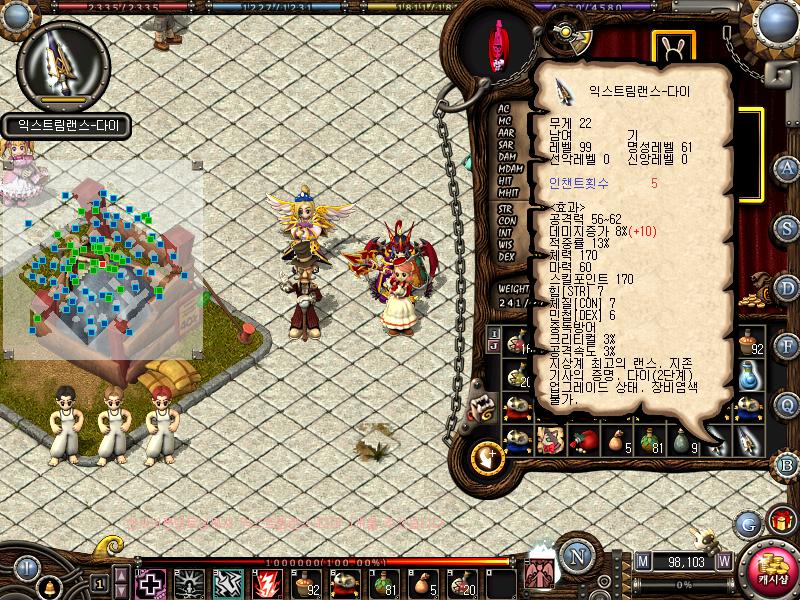Use the white cross heal skill
800x600 pixels.
coord(150,583)
